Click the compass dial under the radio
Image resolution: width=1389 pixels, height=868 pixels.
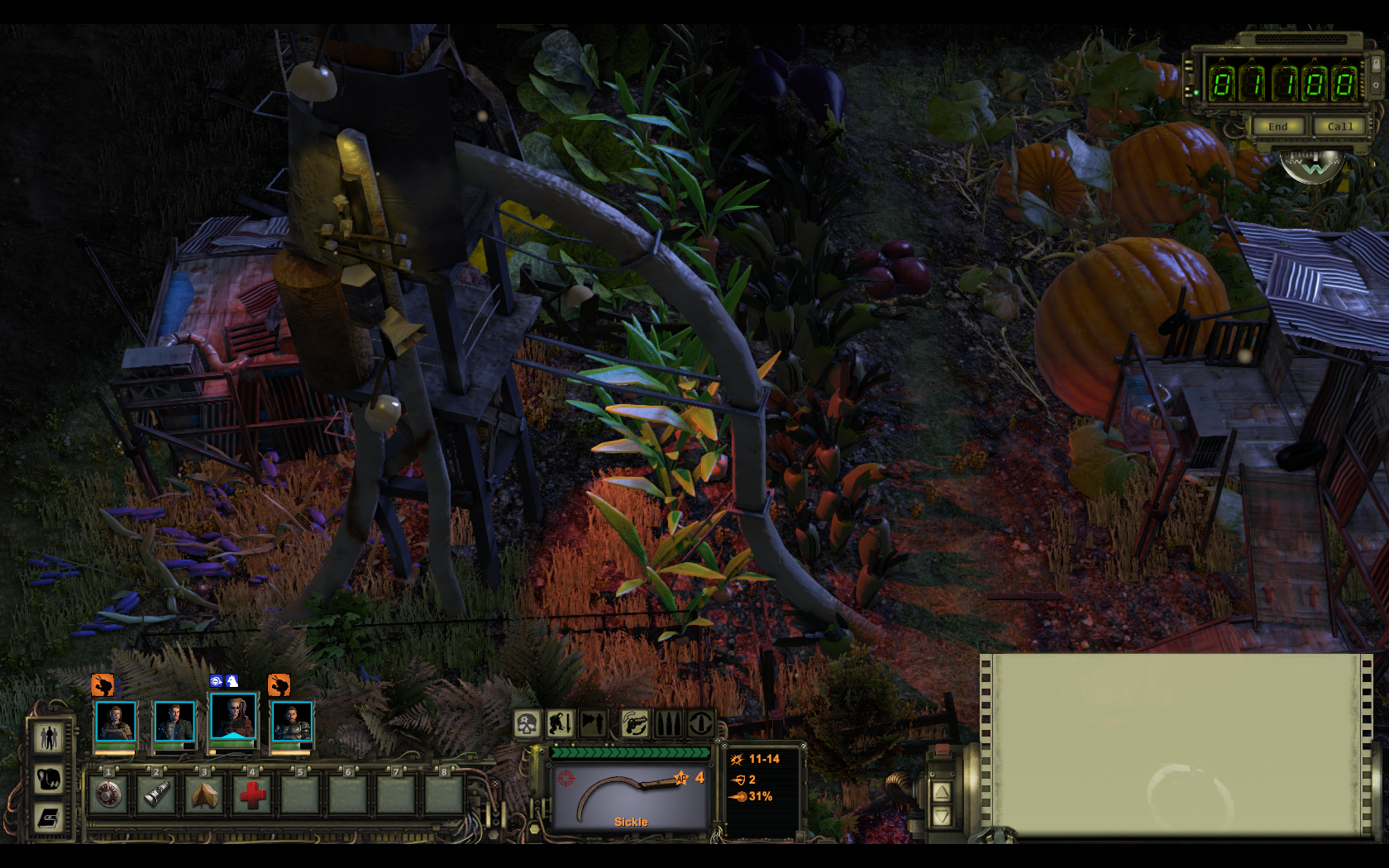pos(1312,165)
